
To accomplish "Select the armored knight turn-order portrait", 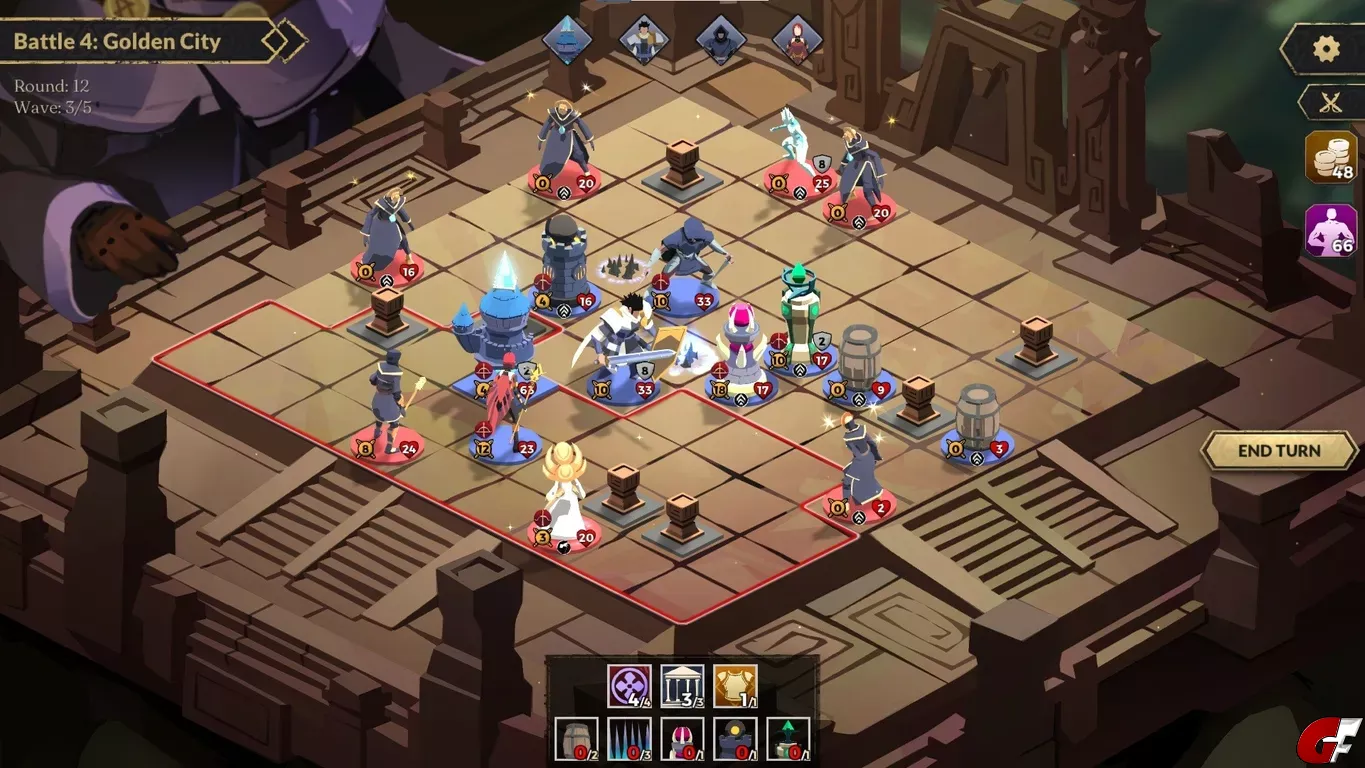I will click(x=643, y=40).
